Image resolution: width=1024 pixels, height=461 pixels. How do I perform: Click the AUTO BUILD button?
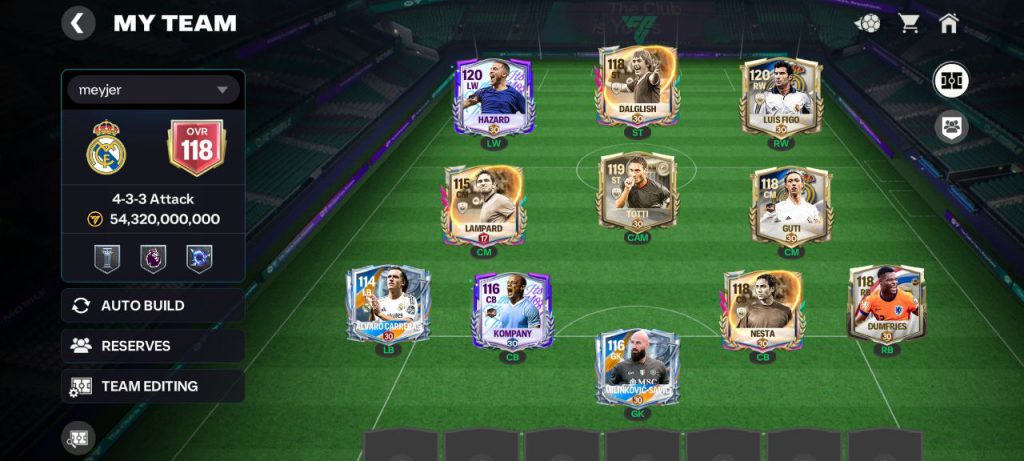coord(153,306)
